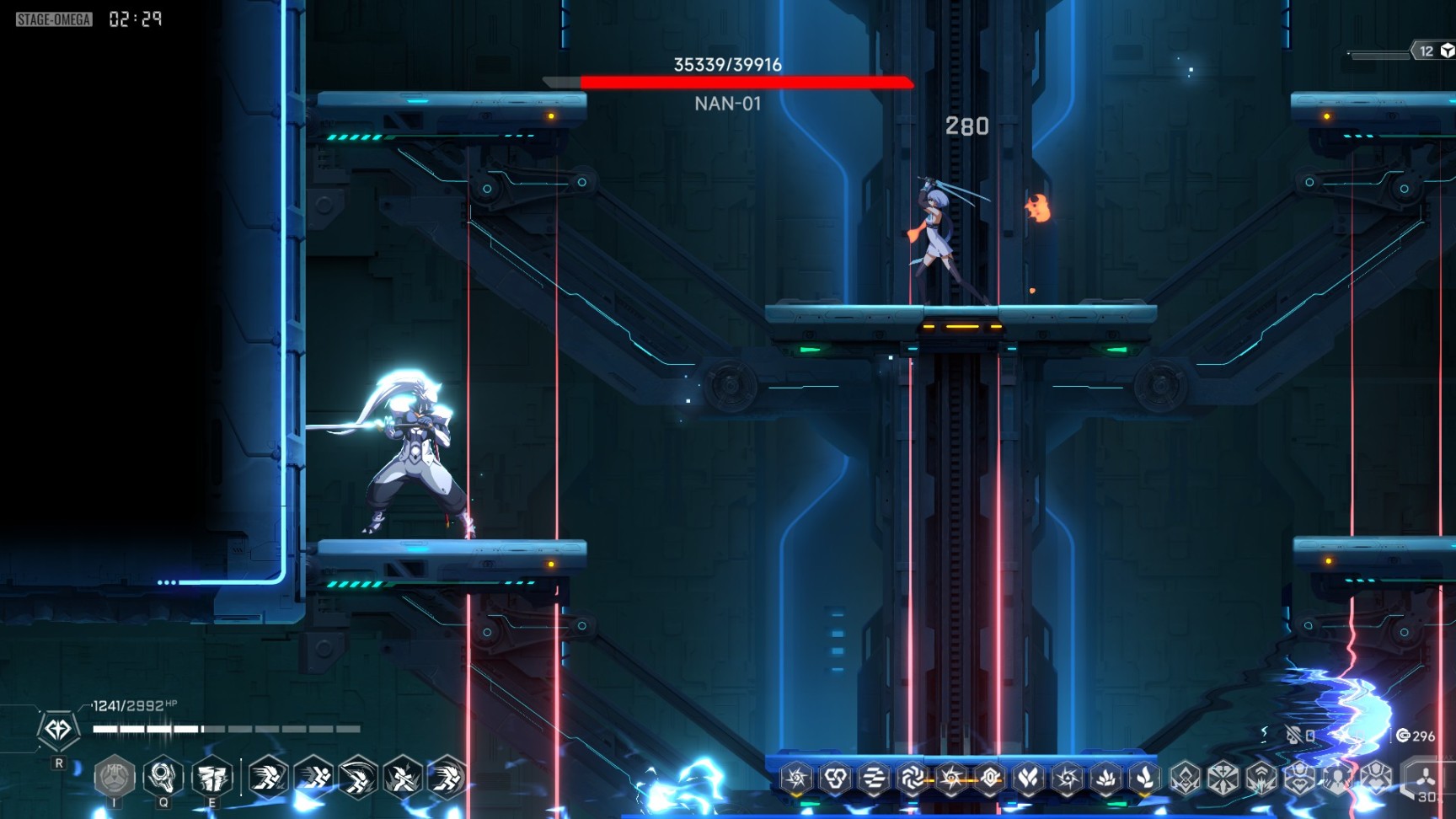Trigger the E skill hexagon icon

(211, 776)
